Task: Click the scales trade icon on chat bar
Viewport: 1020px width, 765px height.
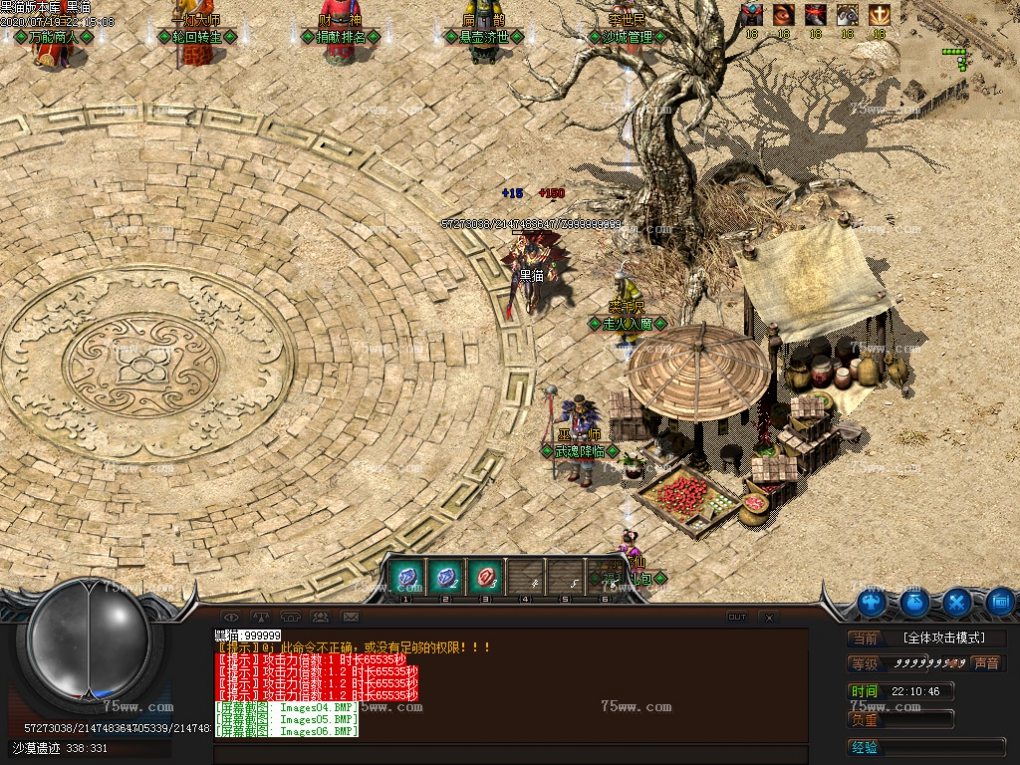Action: [261, 617]
